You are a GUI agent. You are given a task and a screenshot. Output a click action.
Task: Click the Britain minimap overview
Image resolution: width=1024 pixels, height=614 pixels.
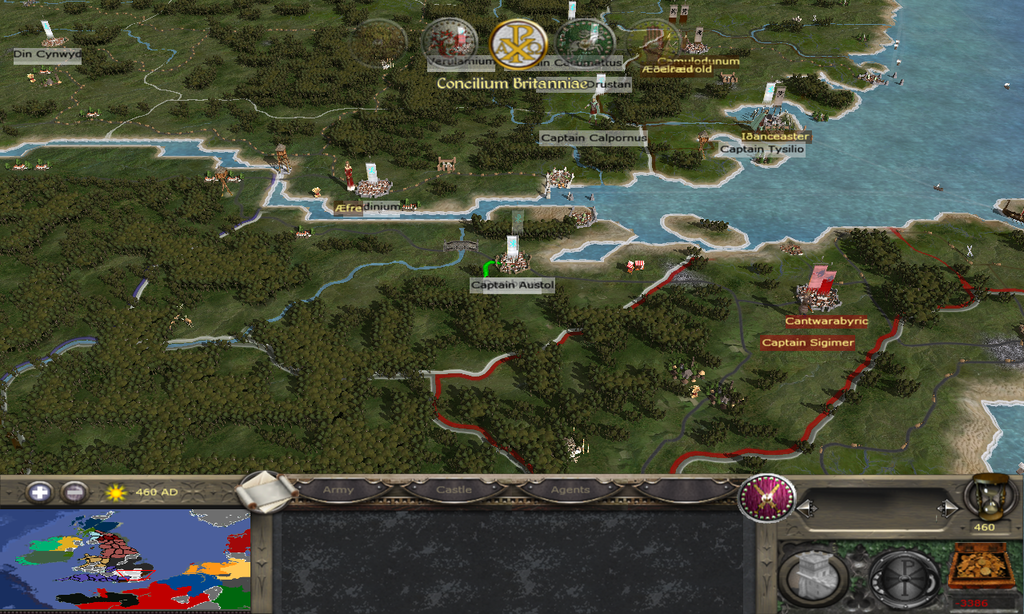click(125, 562)
